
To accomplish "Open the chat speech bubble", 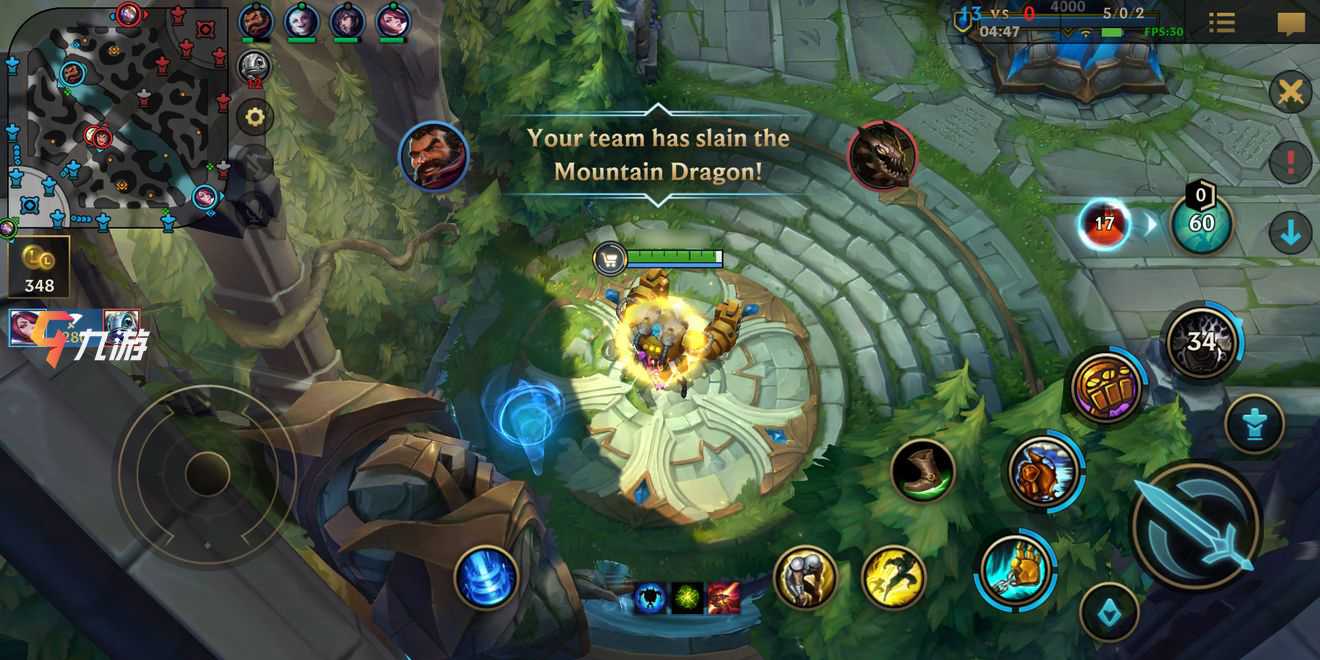I will (1291, 22).
